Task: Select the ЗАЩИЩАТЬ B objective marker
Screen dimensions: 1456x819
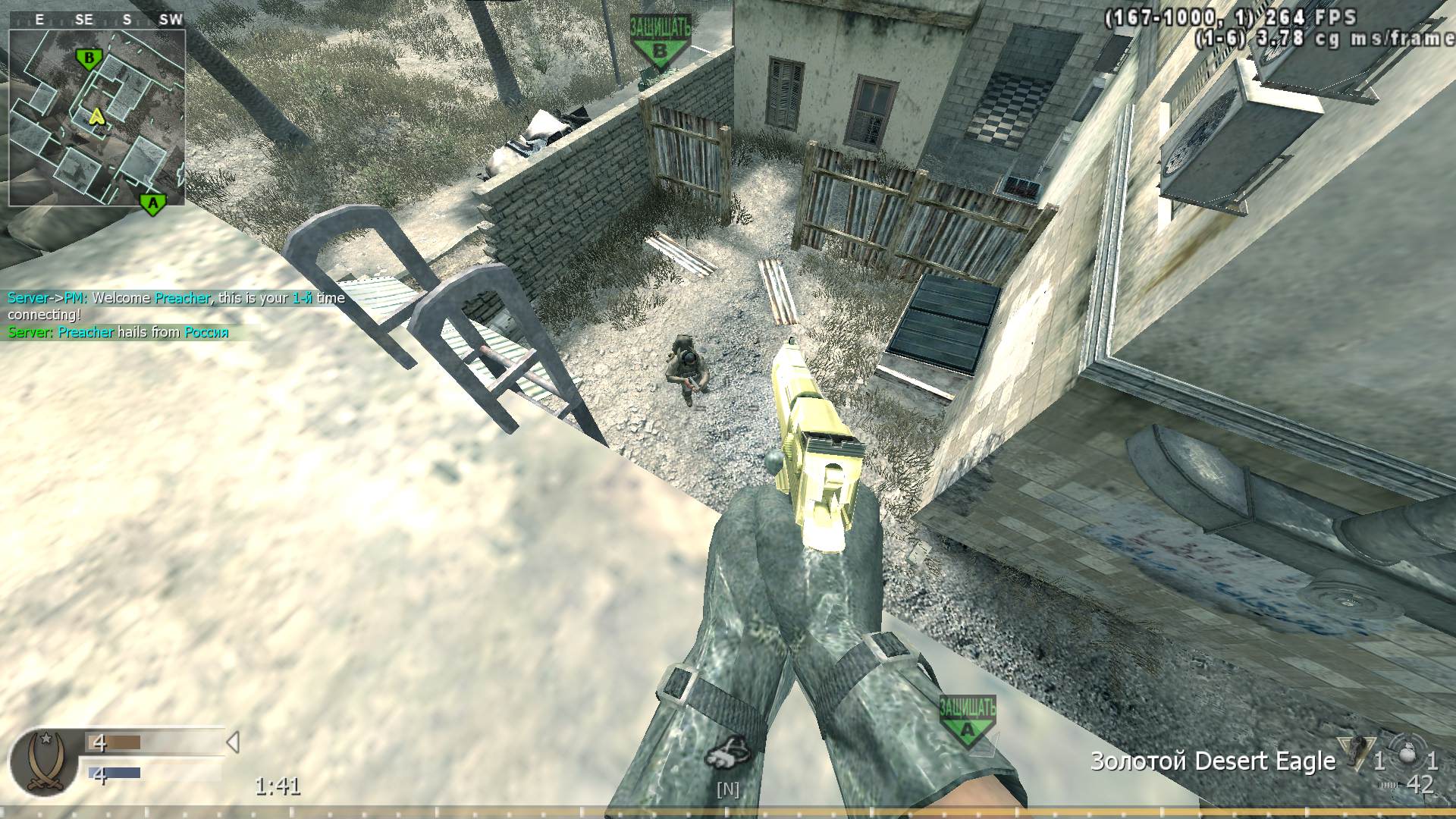Action: 659,34
